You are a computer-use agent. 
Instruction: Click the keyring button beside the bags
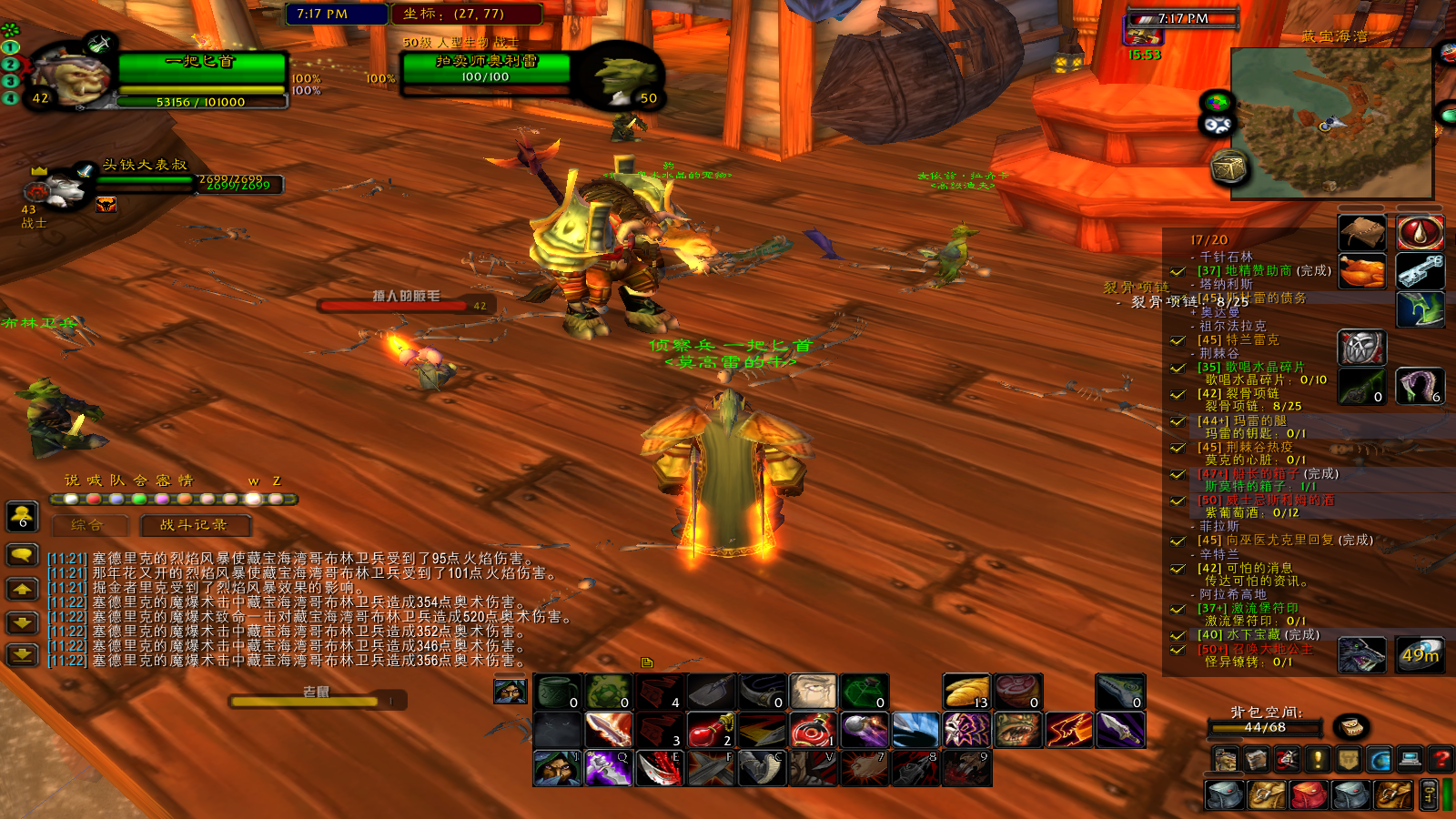click(x=1430, y=794)
